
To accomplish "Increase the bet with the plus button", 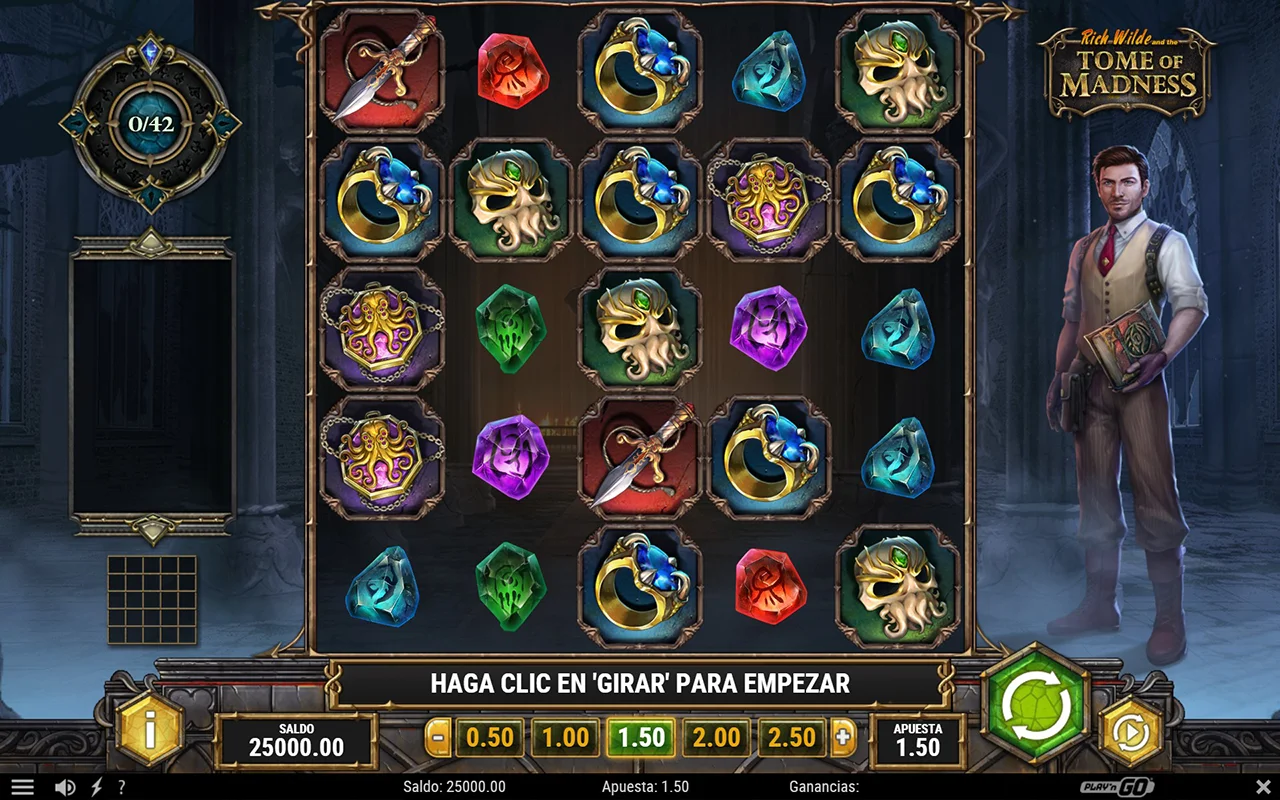I will coord(844,738).
